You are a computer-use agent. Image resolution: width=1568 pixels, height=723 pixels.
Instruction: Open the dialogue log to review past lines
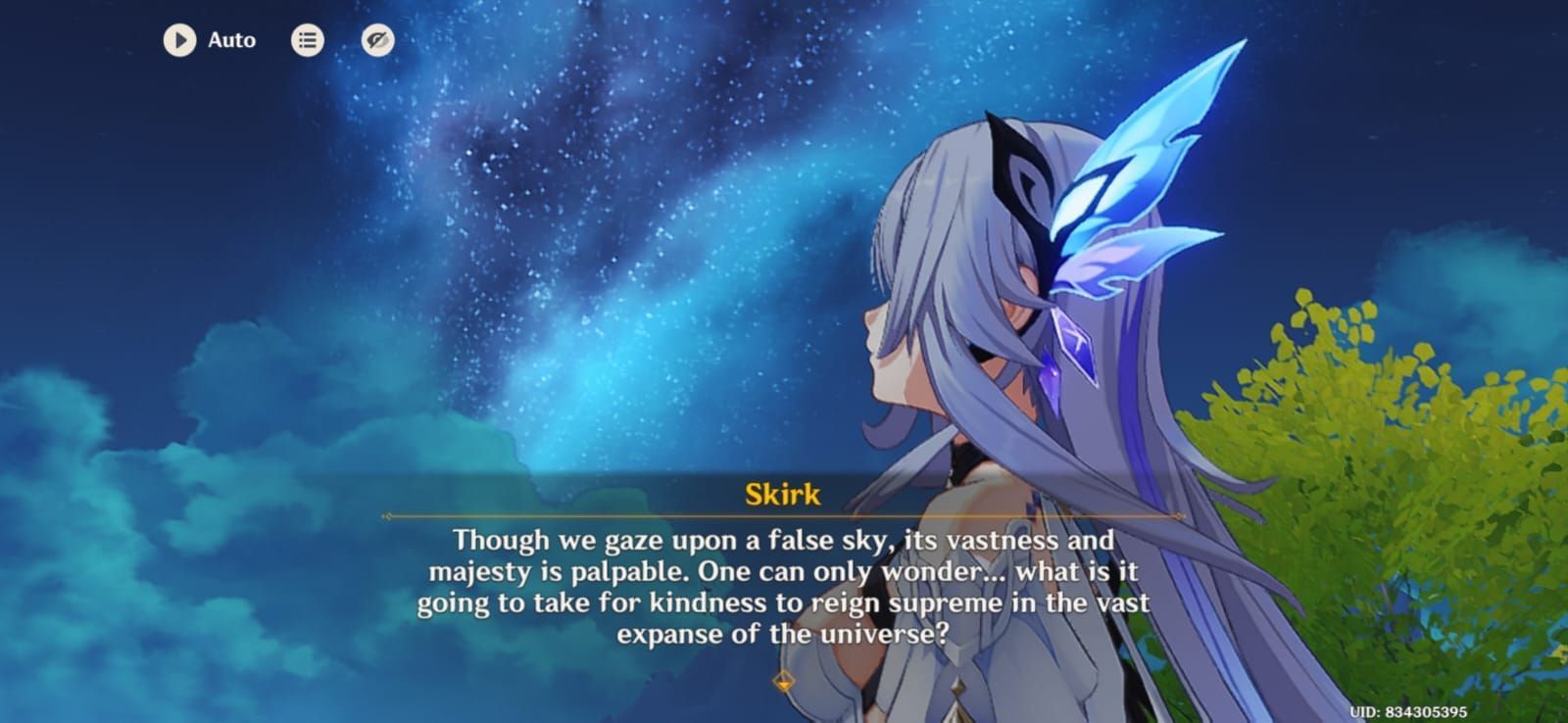click(x=307, y=40)
